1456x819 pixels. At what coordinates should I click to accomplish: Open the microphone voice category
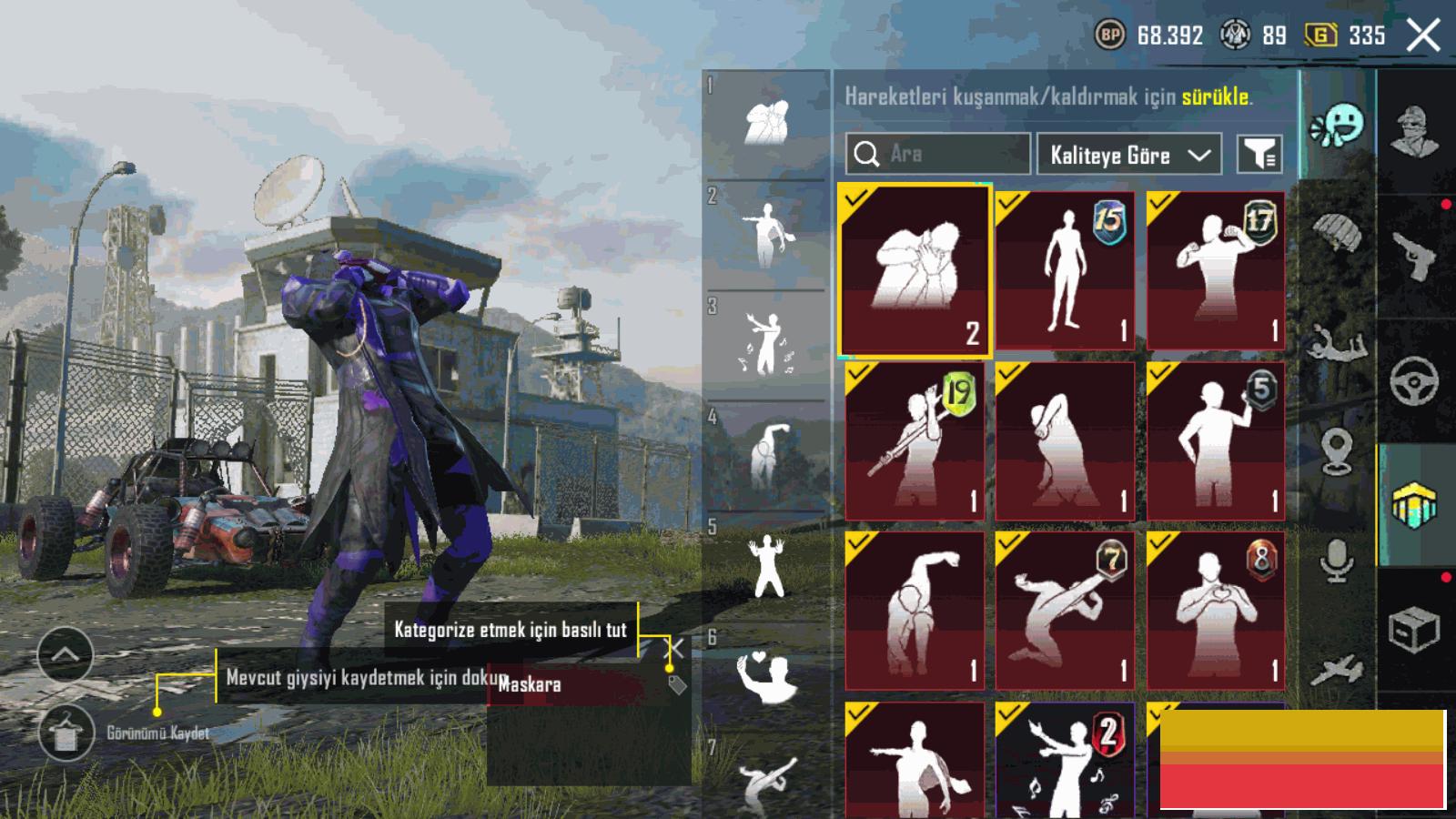[1338, 560]
